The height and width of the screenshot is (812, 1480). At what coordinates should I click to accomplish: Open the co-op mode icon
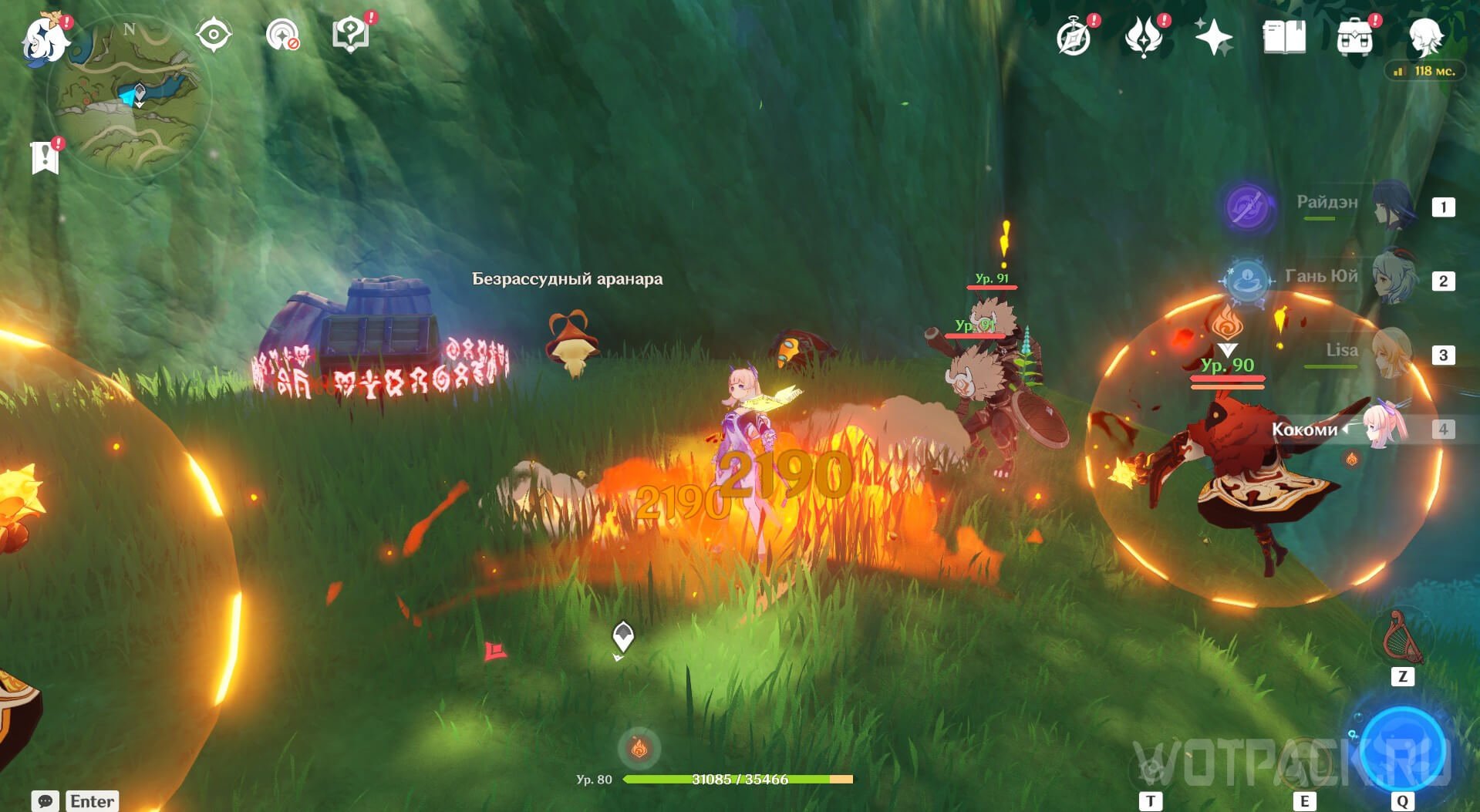pyautogui.click(x=282, y=35)
